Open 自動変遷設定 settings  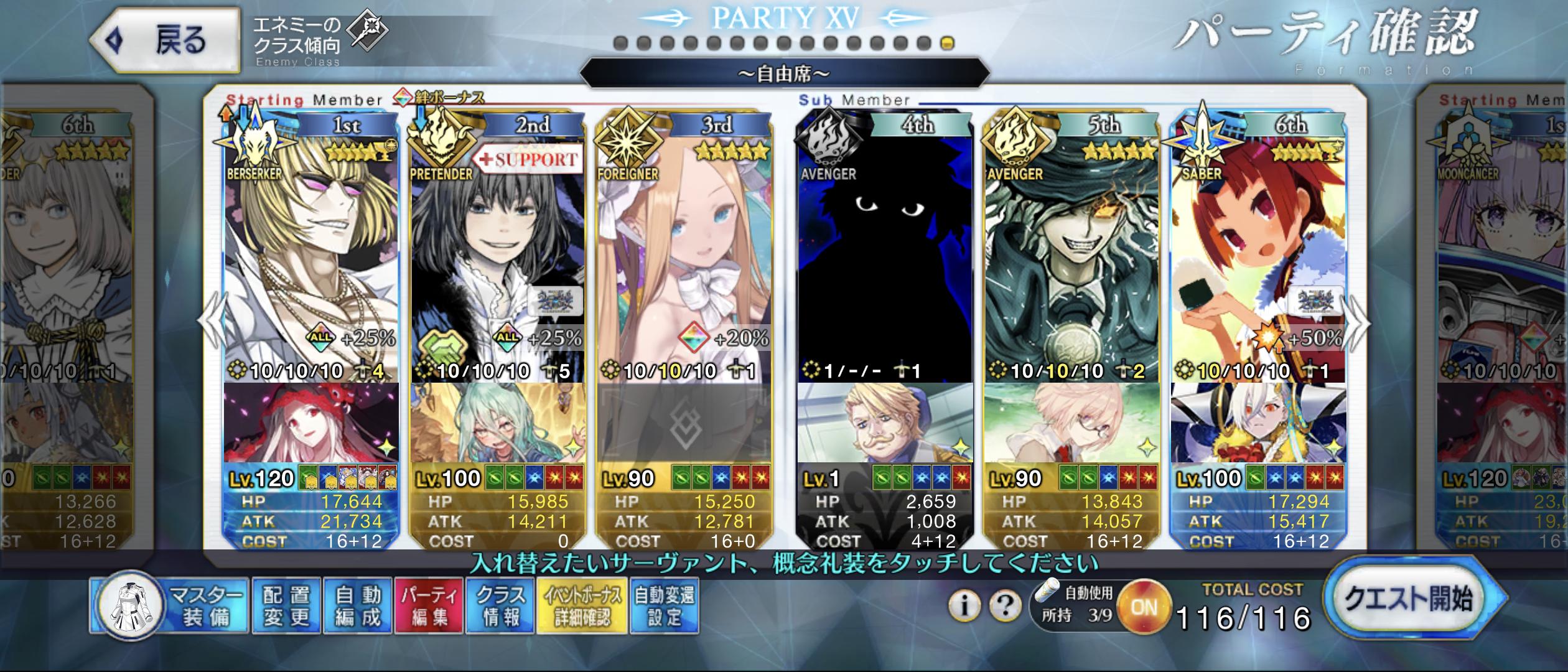click(664, 606)
